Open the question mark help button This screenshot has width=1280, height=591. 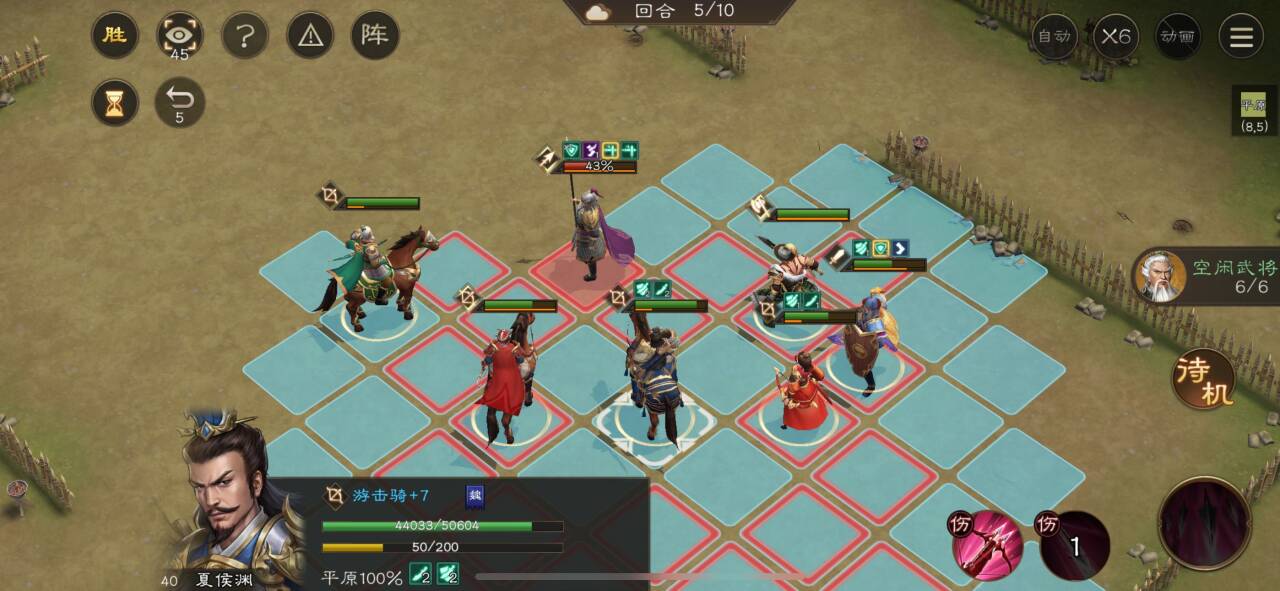[245, 36]
